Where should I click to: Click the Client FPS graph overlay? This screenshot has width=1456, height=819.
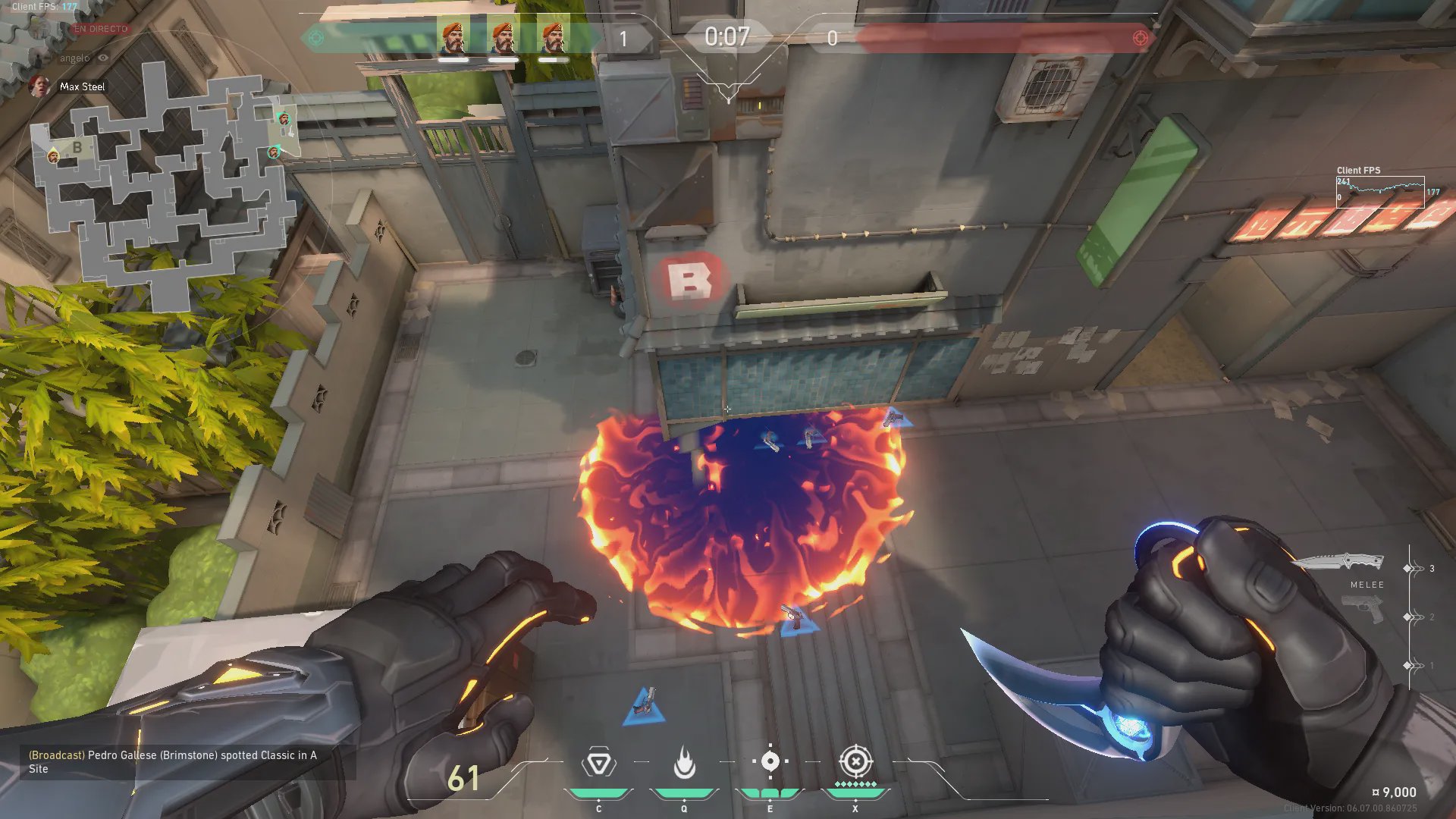[x=1380, y=193]
